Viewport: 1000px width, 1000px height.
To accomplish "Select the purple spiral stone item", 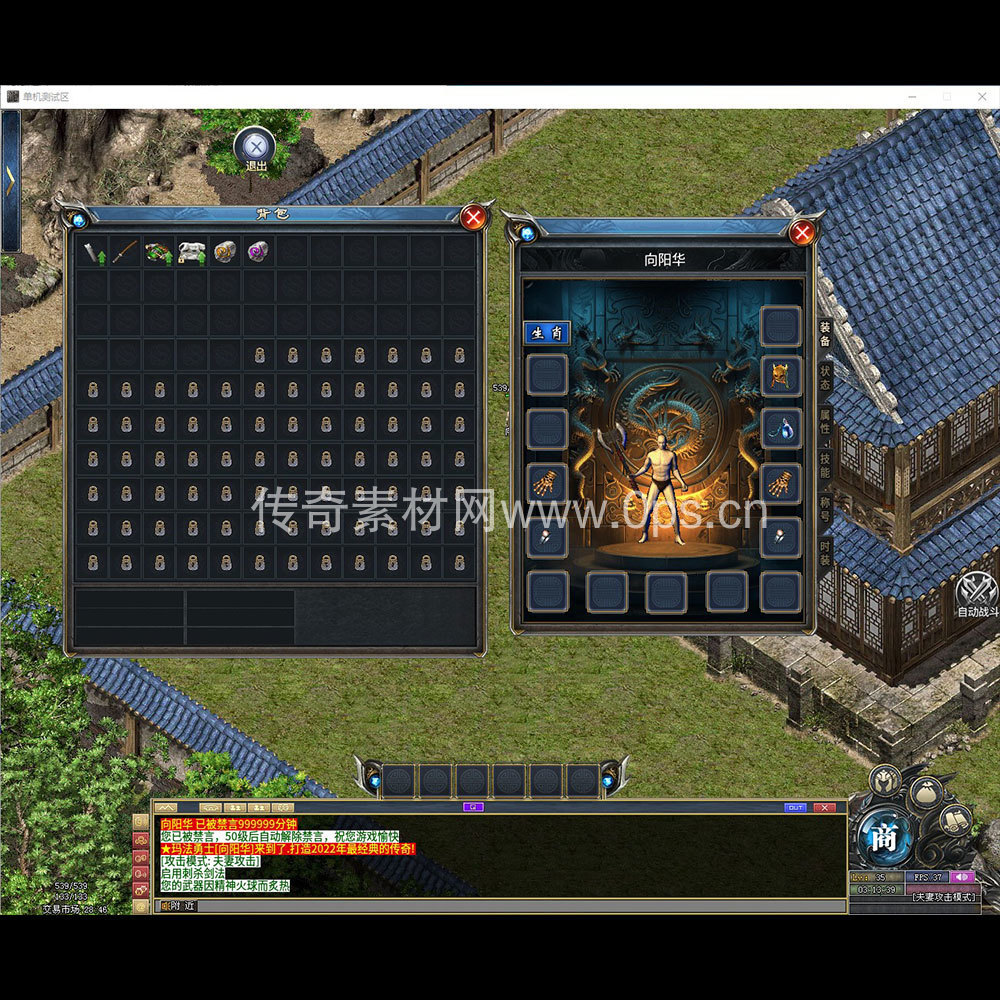I will tap(258, 252).
